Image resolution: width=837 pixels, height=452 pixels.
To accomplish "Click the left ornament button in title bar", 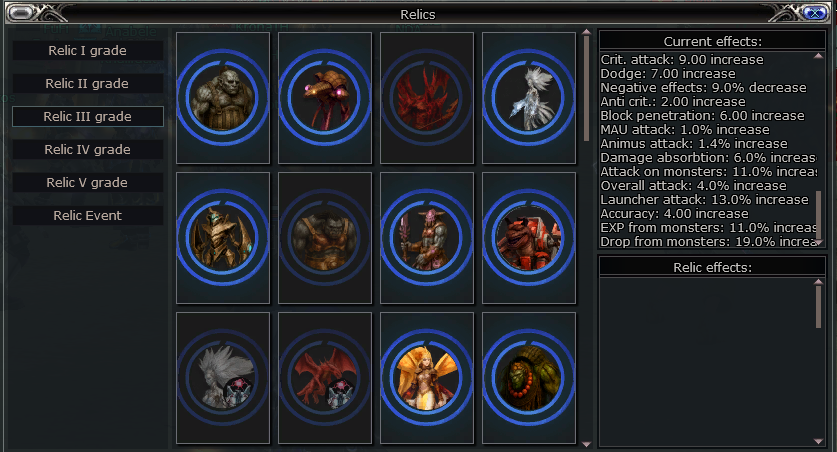I will click(x=22, y=13).
